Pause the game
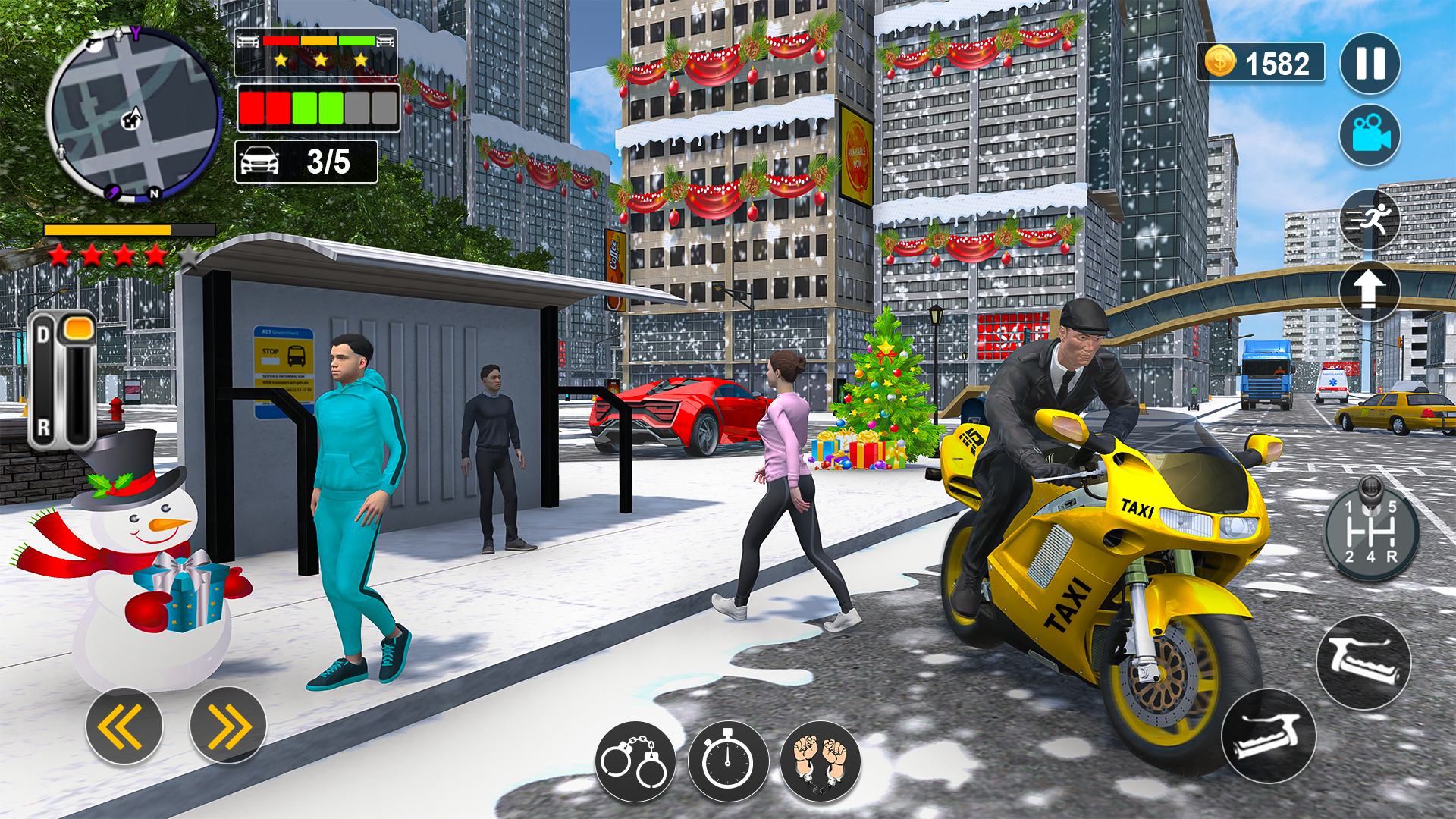The image size is (1456, 819). click(x=1369, y=64)
